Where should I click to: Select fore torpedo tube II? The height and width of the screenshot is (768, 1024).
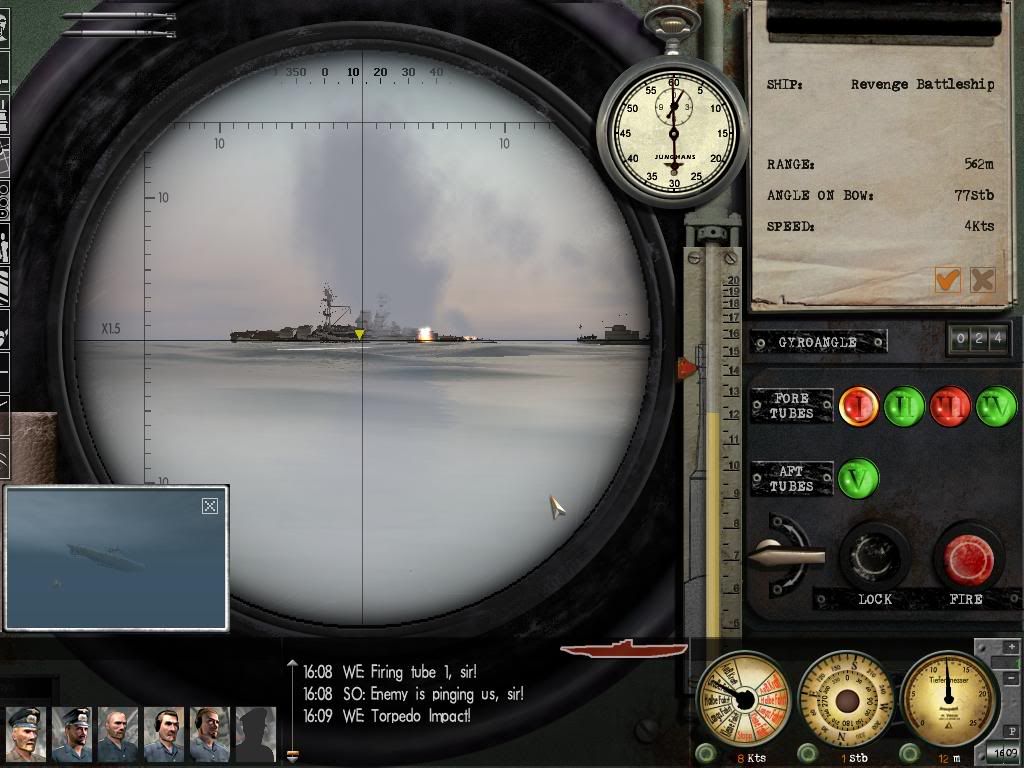coord(904,407)
